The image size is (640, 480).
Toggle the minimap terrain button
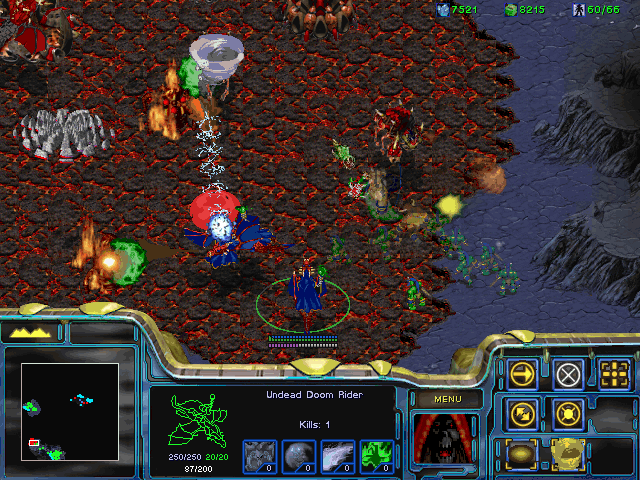coord(32,332)
